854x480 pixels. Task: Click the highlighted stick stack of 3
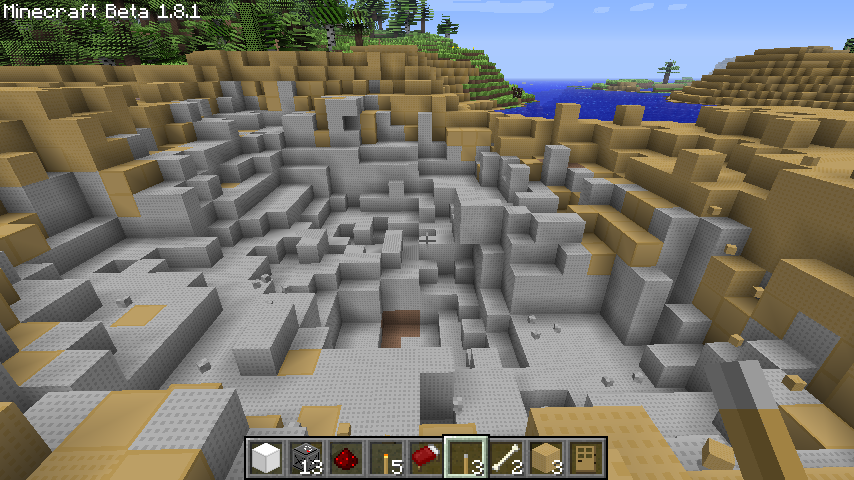[x=466, y=459]
